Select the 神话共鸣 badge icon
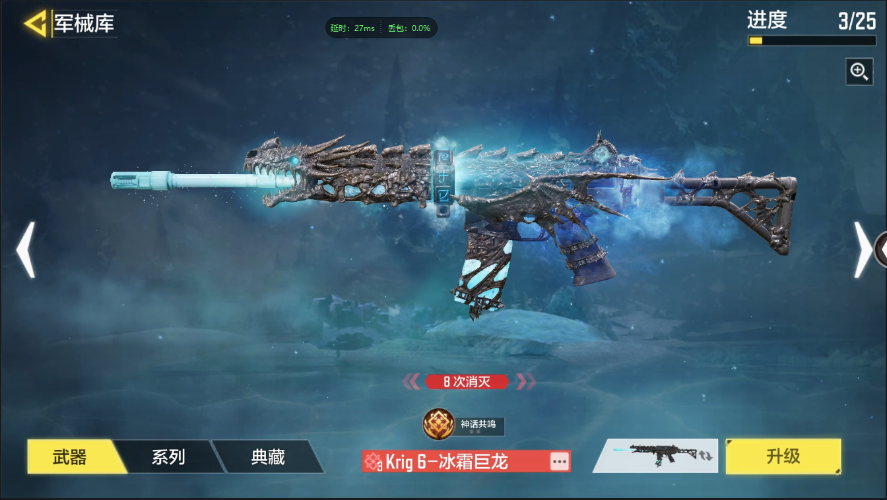This screenshot has width=887, height=500. 438,424
